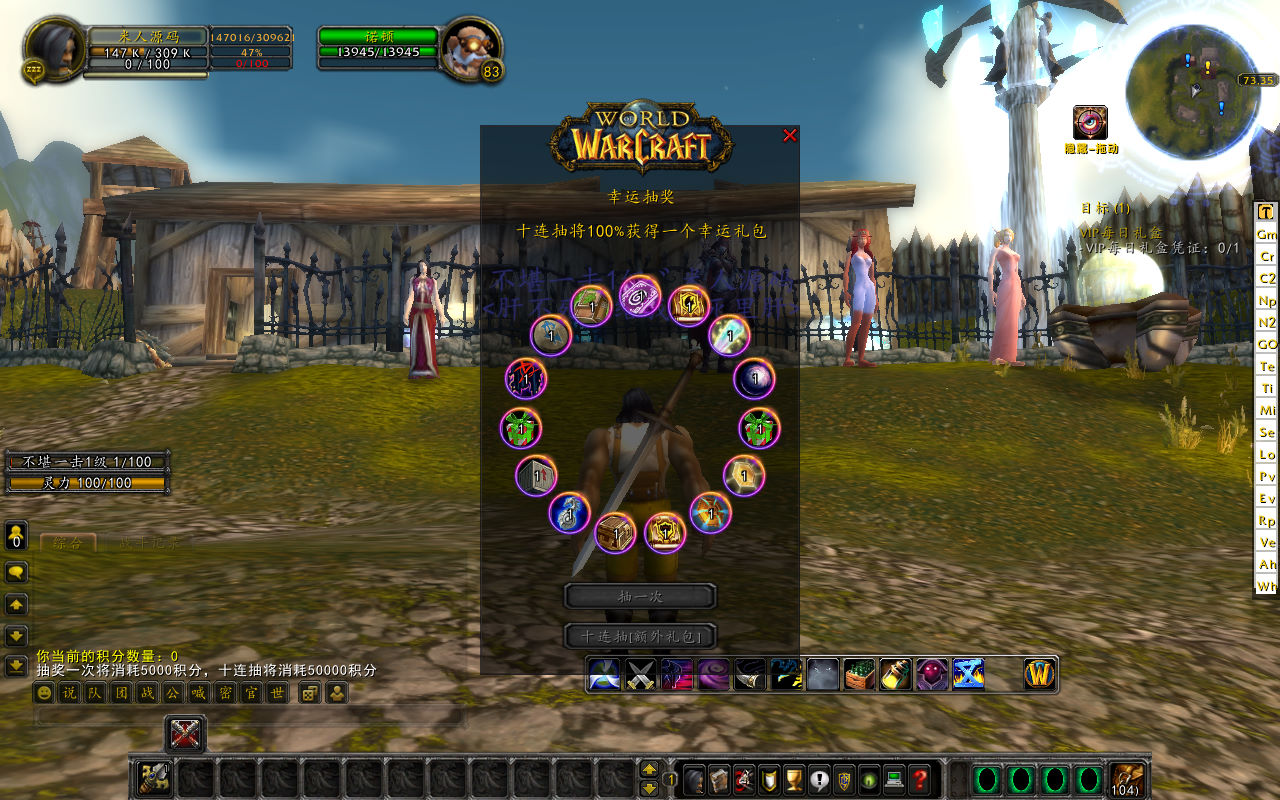
Task: Click the 抽一次 single draw button
Action: [640, 596]
